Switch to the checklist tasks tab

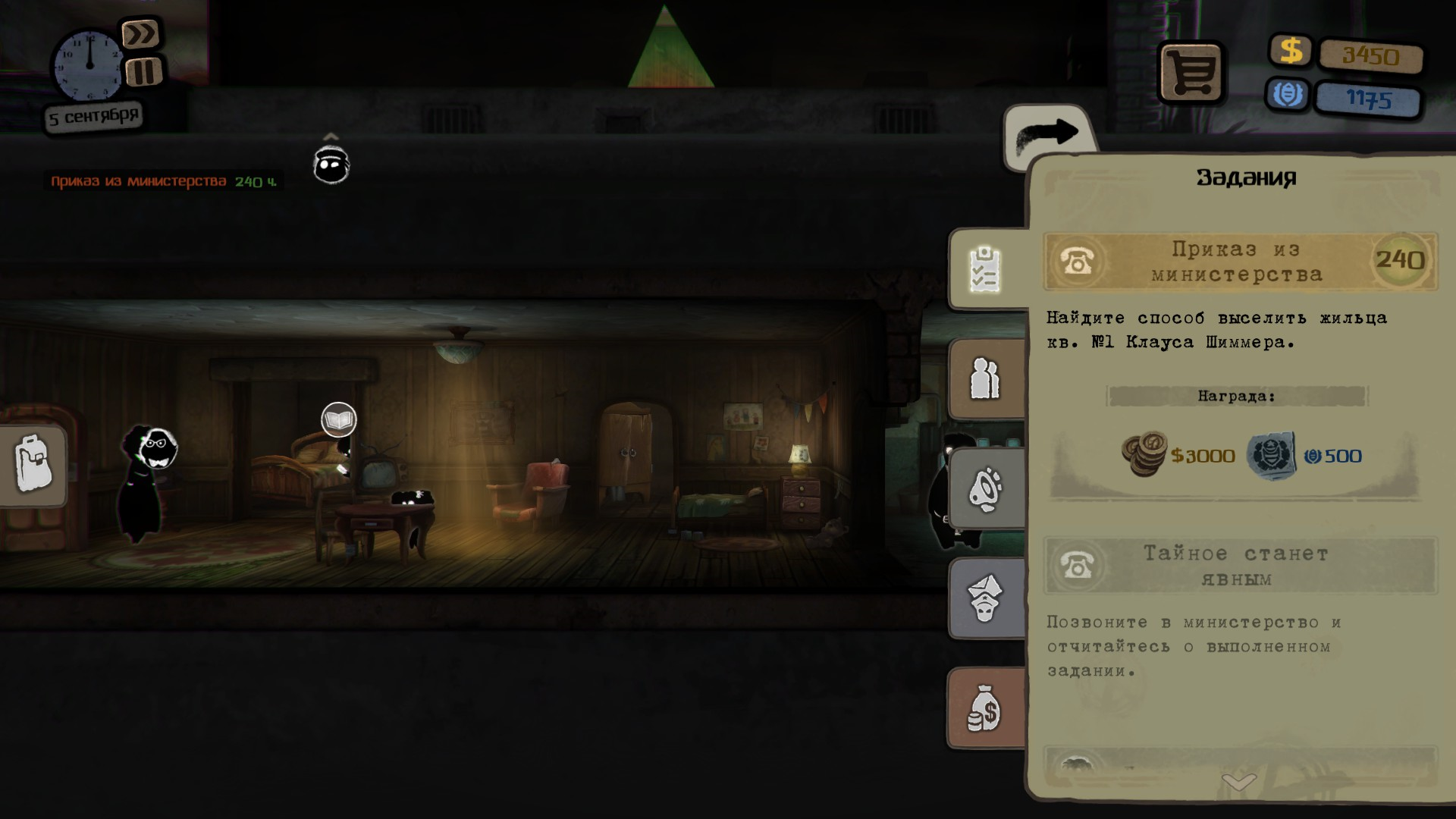(986, 269)
